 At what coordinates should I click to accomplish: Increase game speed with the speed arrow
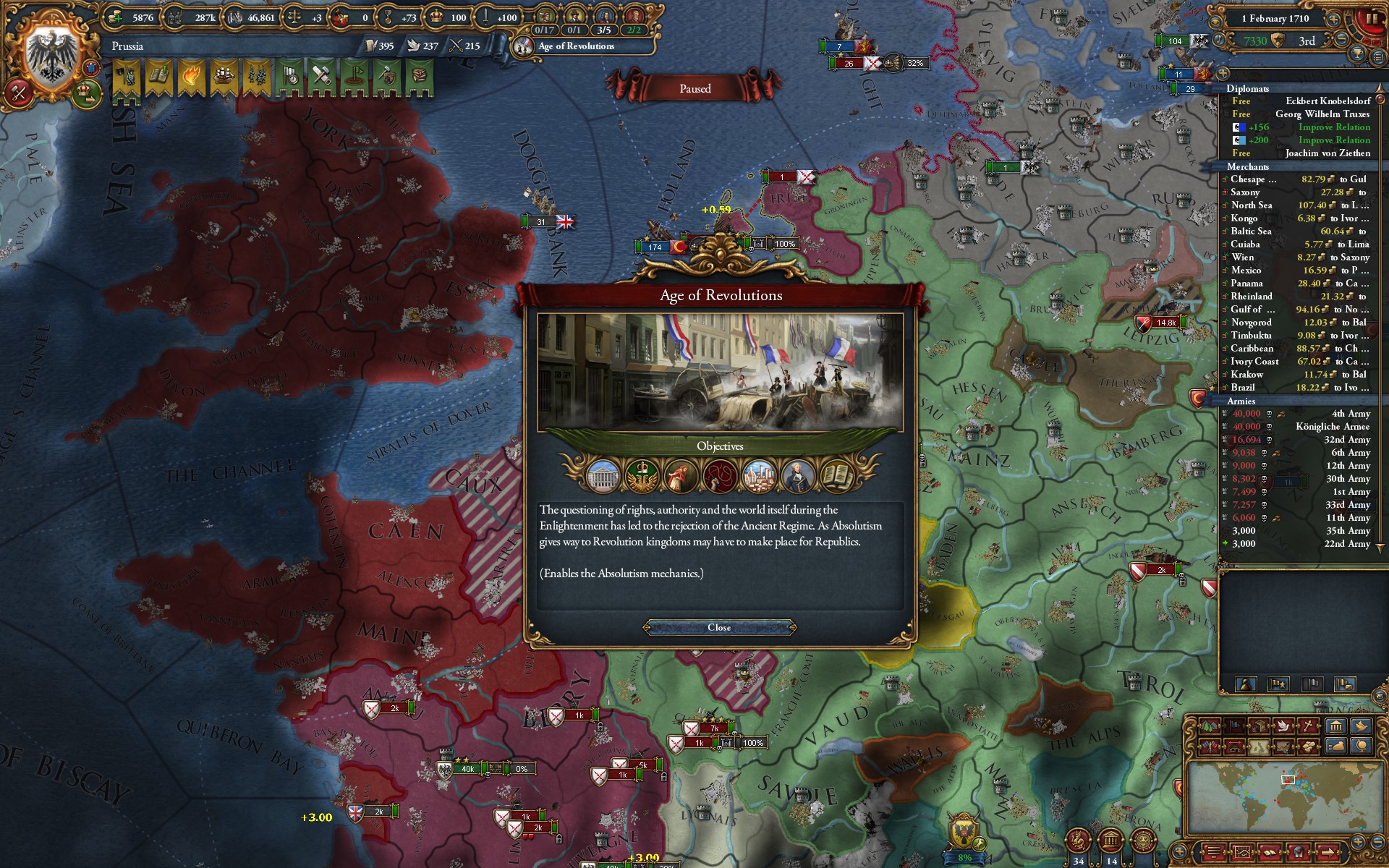click(x=1333, y=20)
